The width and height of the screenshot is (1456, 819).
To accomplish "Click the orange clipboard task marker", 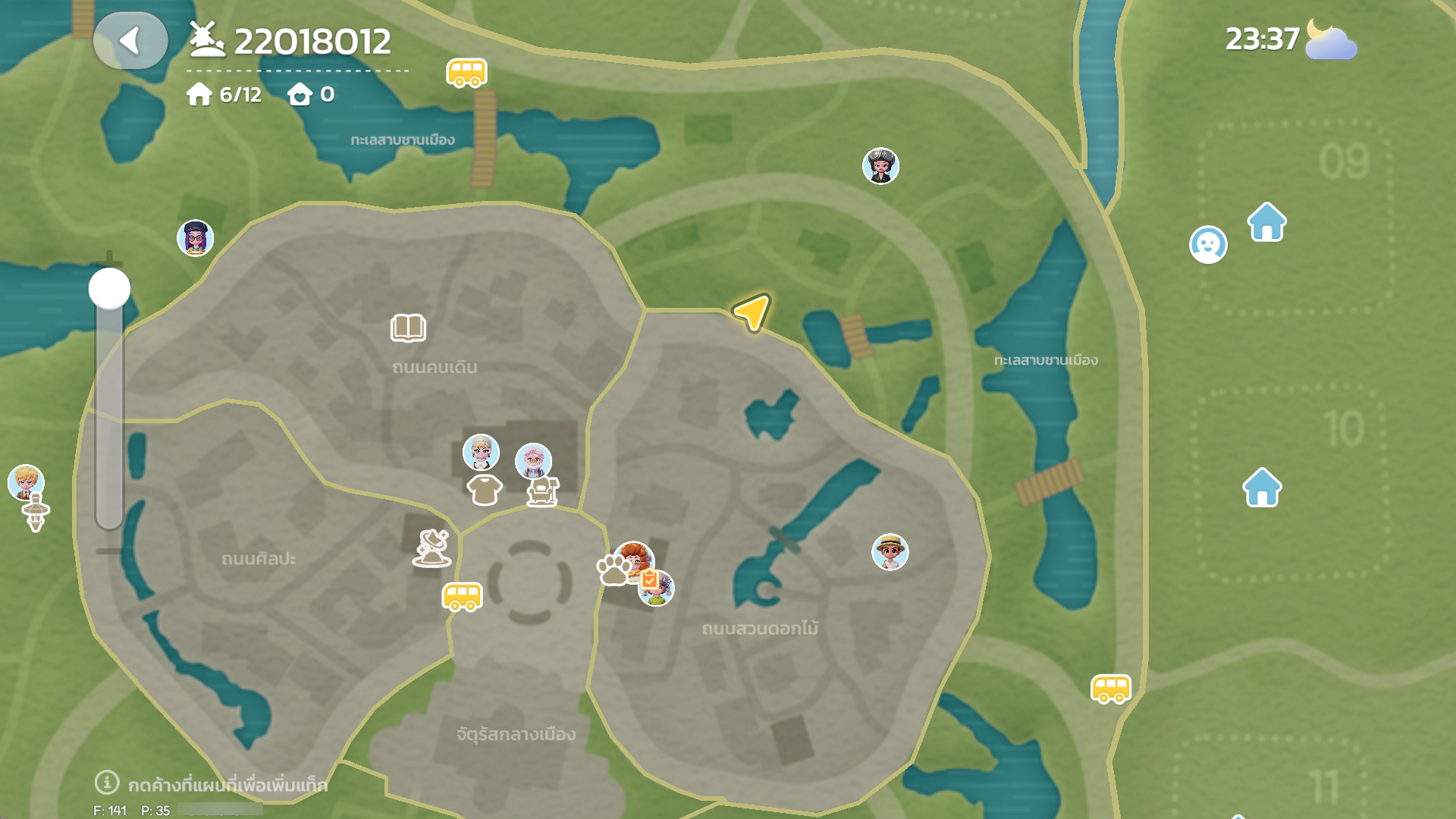I will pyautogui.click(x=649, y=580).
